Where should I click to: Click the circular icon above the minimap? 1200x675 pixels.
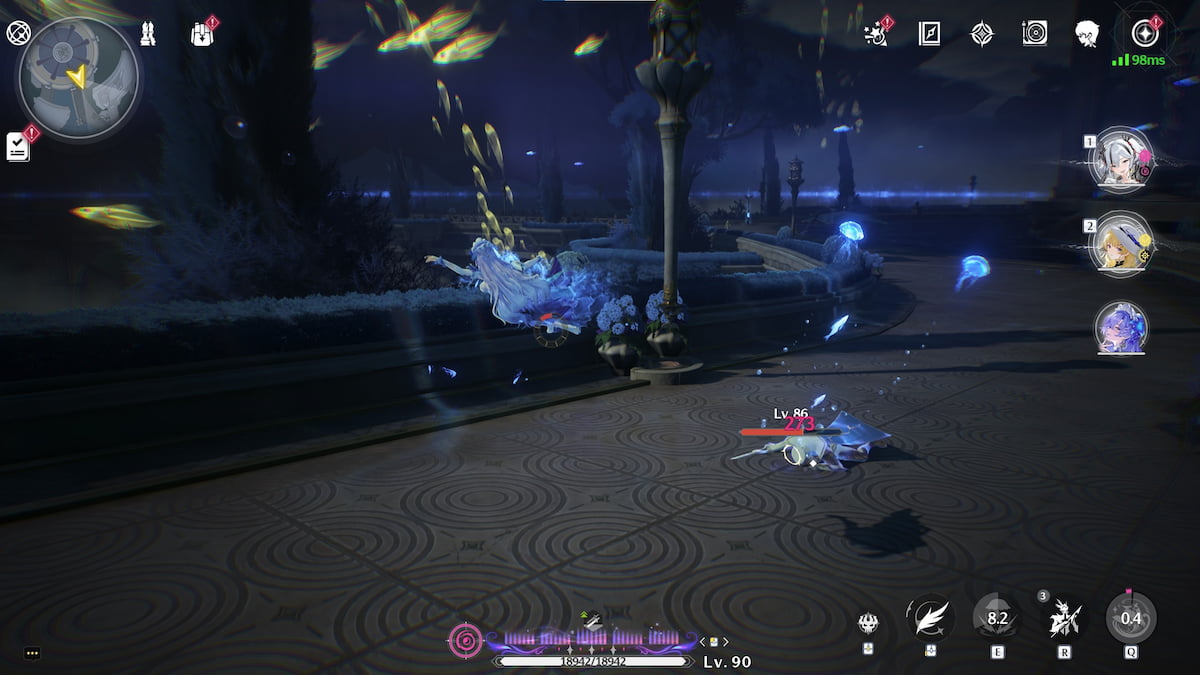point(18,33)
